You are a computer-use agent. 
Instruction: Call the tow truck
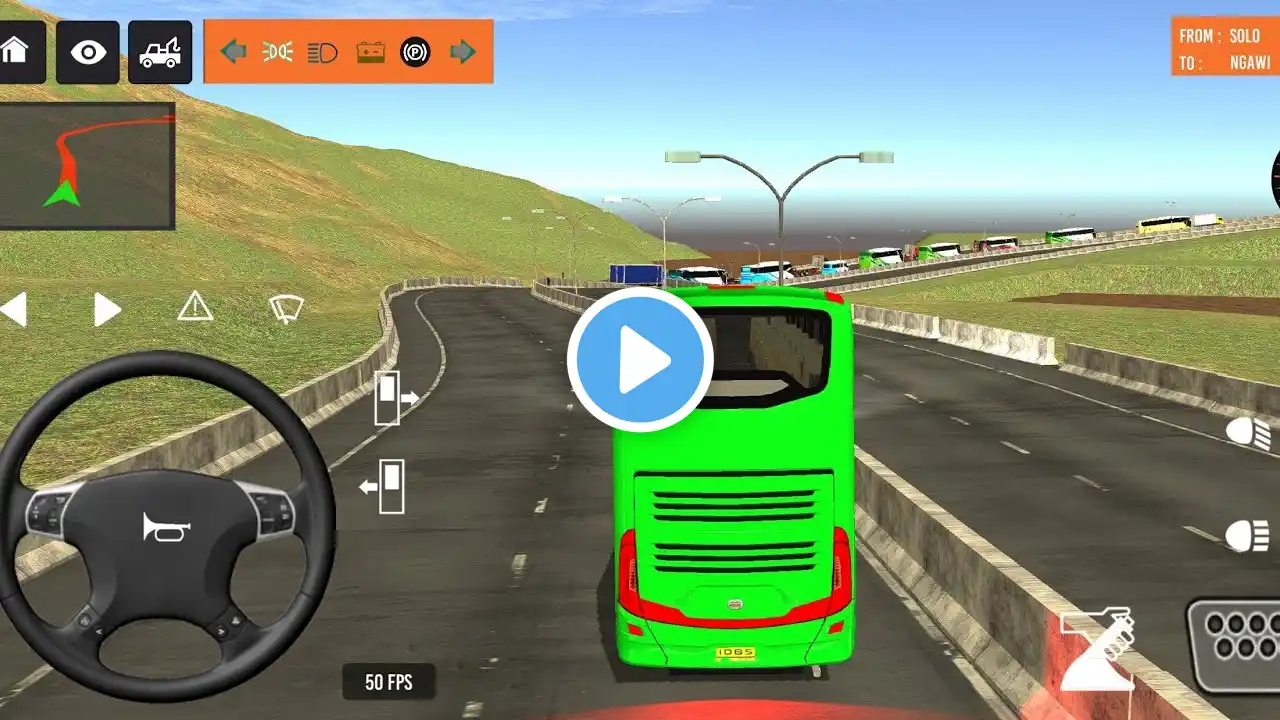coord(160,51)
